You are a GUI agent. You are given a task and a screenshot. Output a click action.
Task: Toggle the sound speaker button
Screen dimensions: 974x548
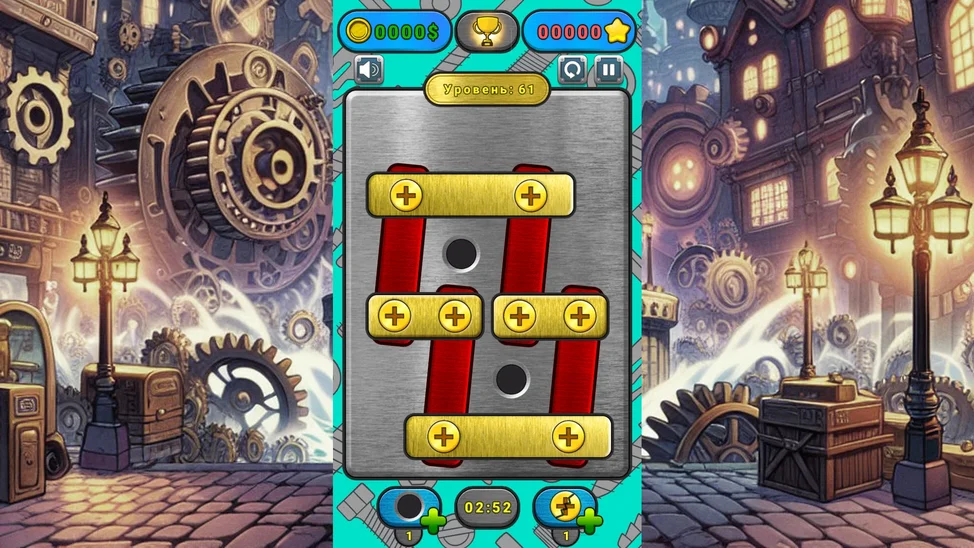point(369,69)
